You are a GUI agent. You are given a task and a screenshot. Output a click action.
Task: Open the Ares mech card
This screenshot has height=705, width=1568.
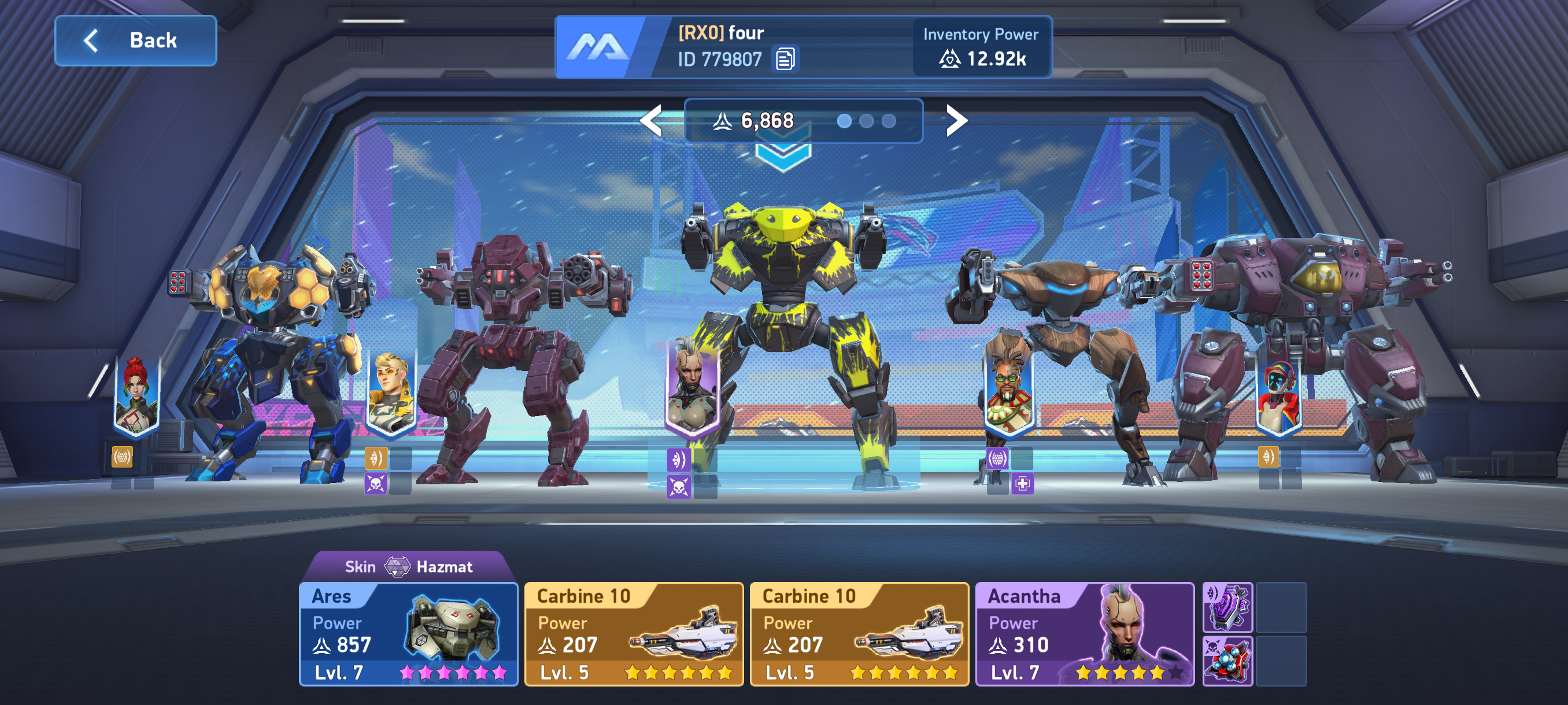pyautogui.click(x=408, y=634)
